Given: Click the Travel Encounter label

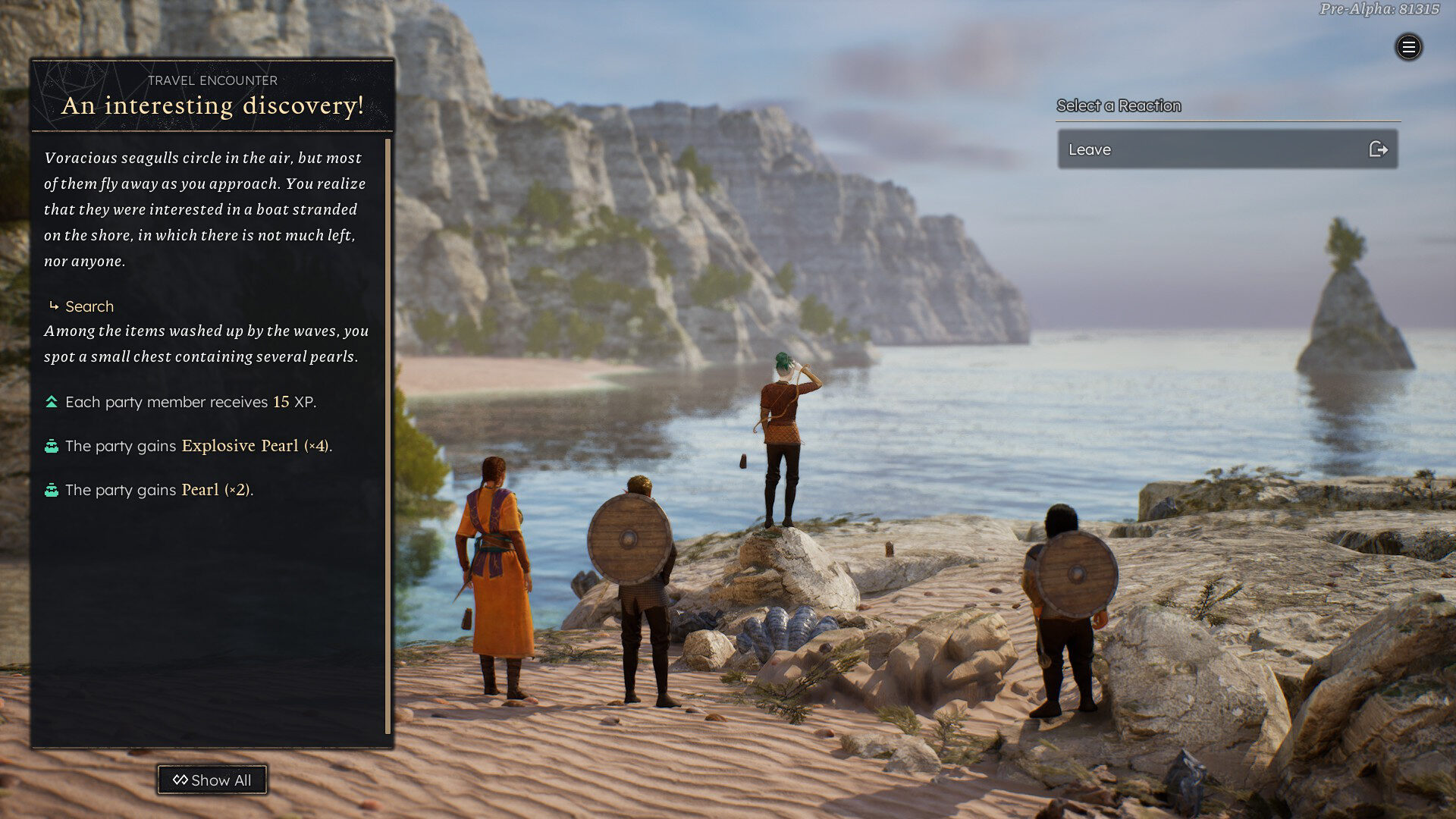Looking at the screenshot, I should click(x=212, y=80).
